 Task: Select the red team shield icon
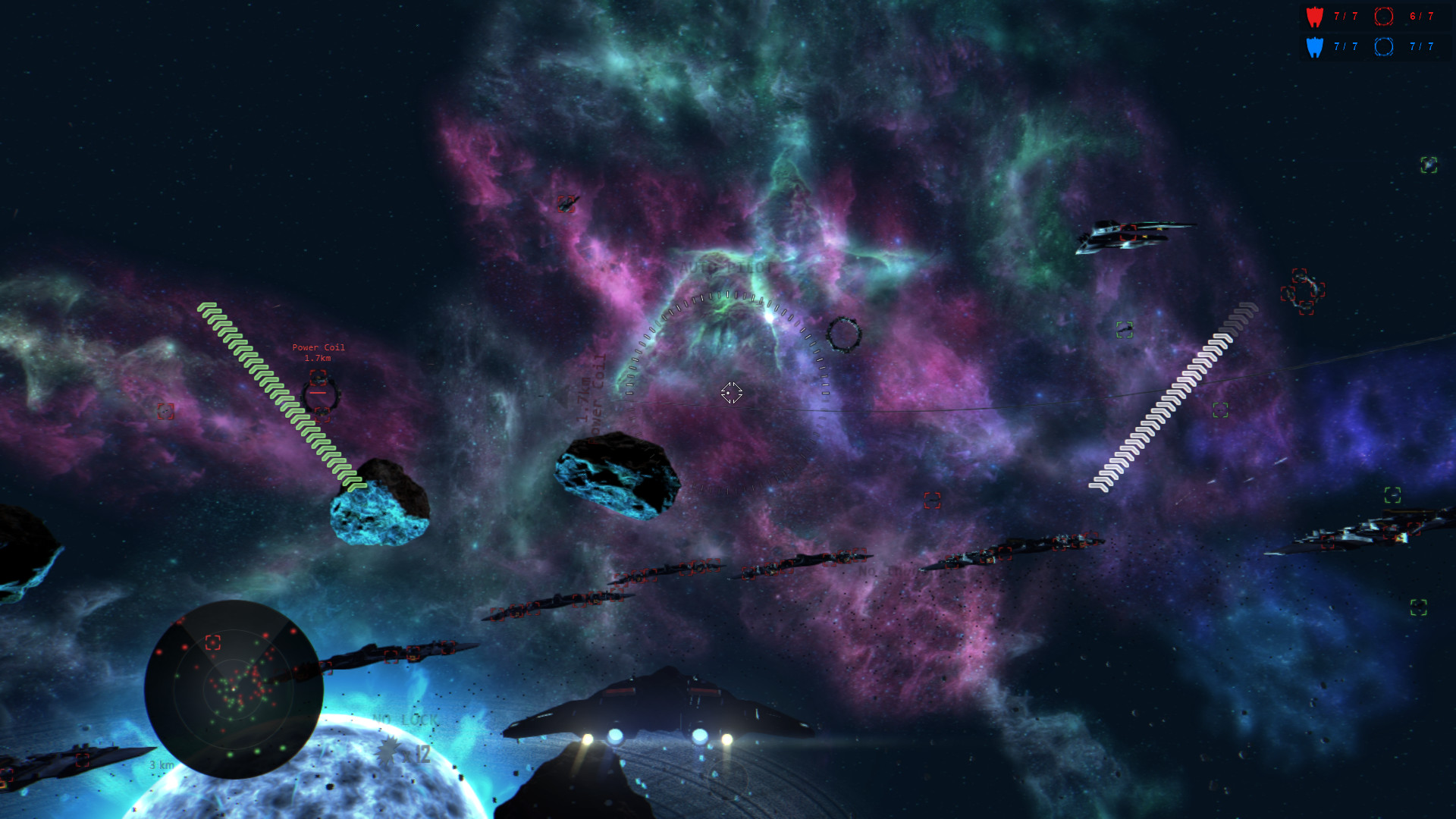(x=1314, y=16)
